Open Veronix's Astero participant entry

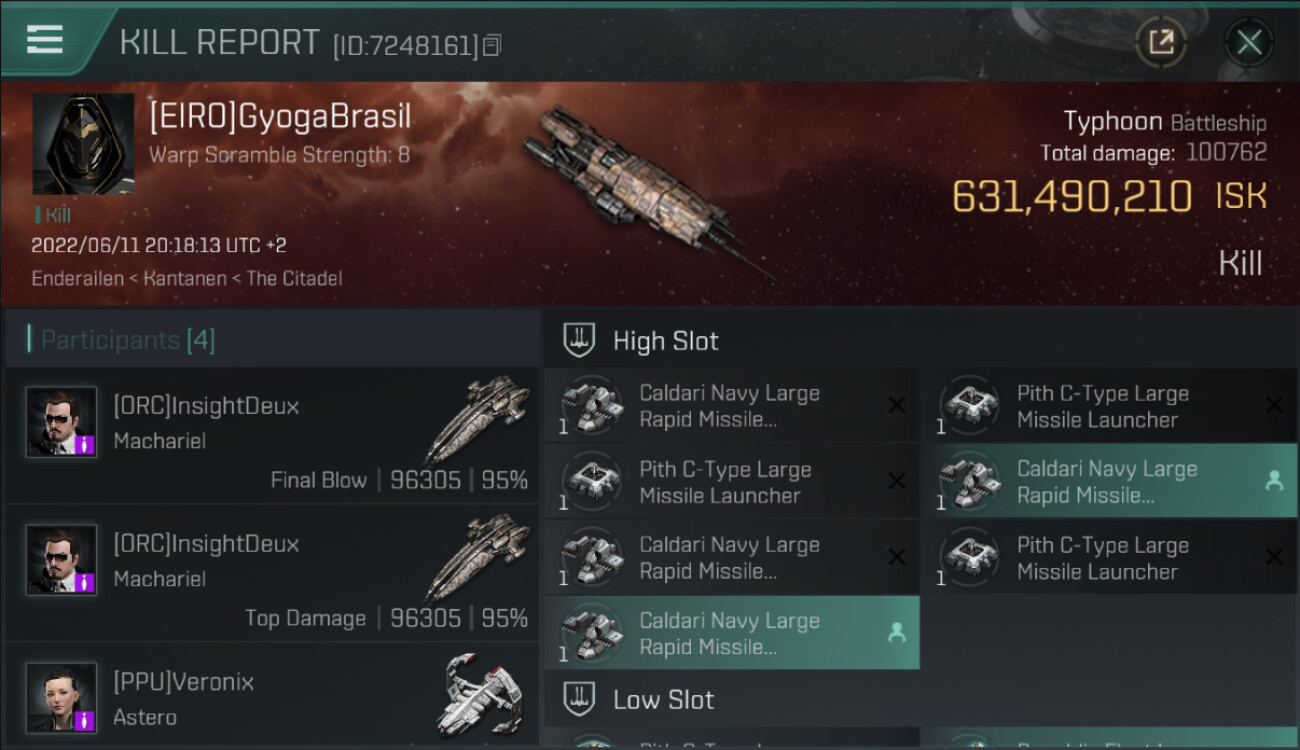coord(272,697)
